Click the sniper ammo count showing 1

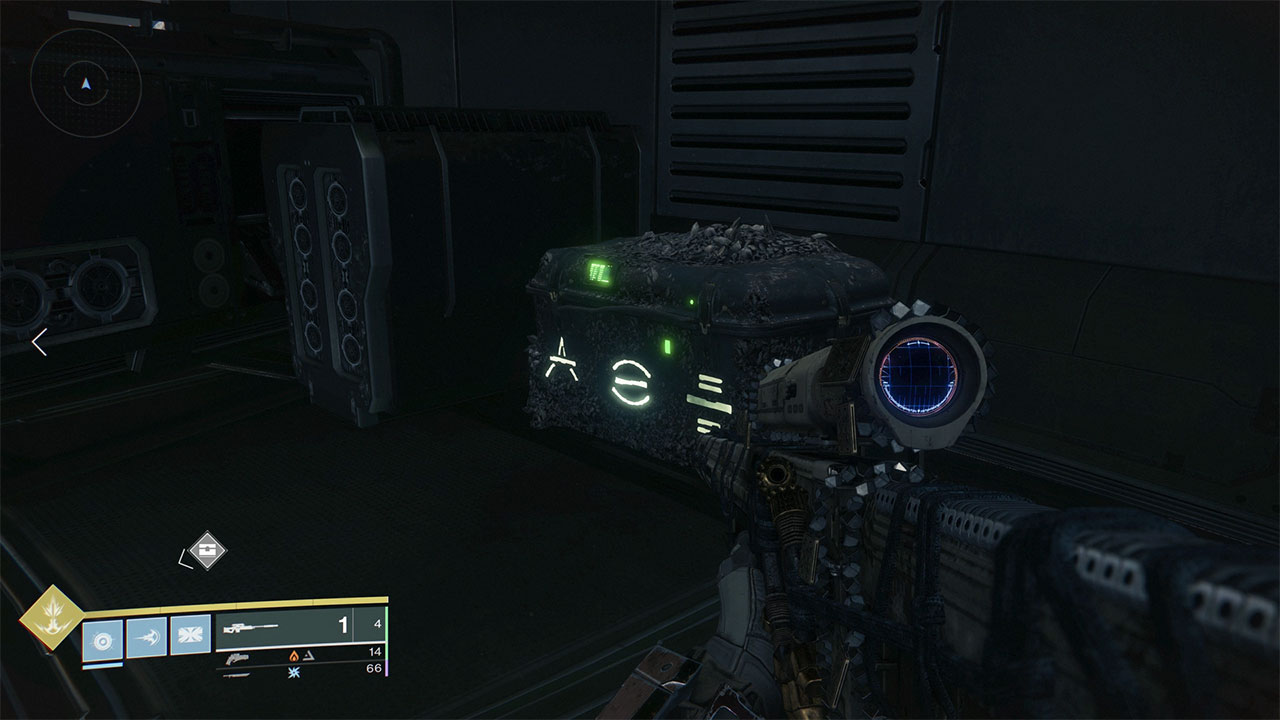point(343,625)
